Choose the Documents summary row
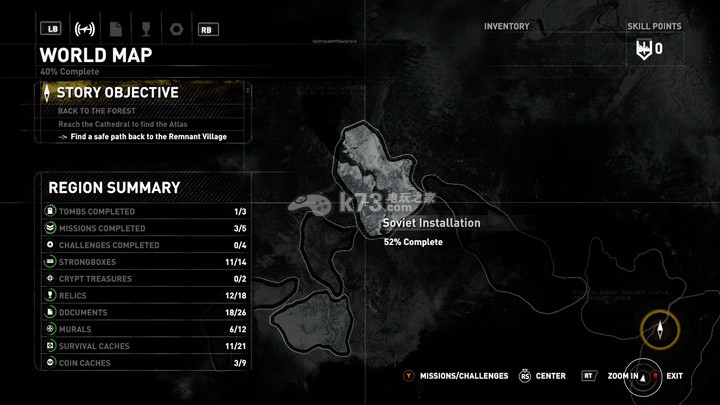720x405 pixels. [145, 313]
